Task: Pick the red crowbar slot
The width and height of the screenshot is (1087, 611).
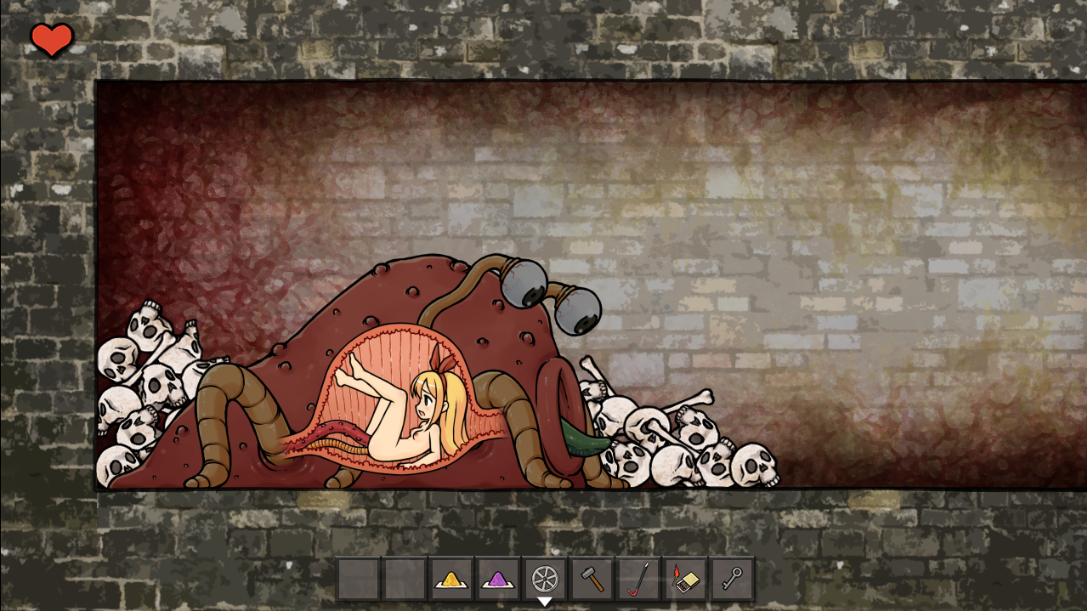Action: click(639, 579)
